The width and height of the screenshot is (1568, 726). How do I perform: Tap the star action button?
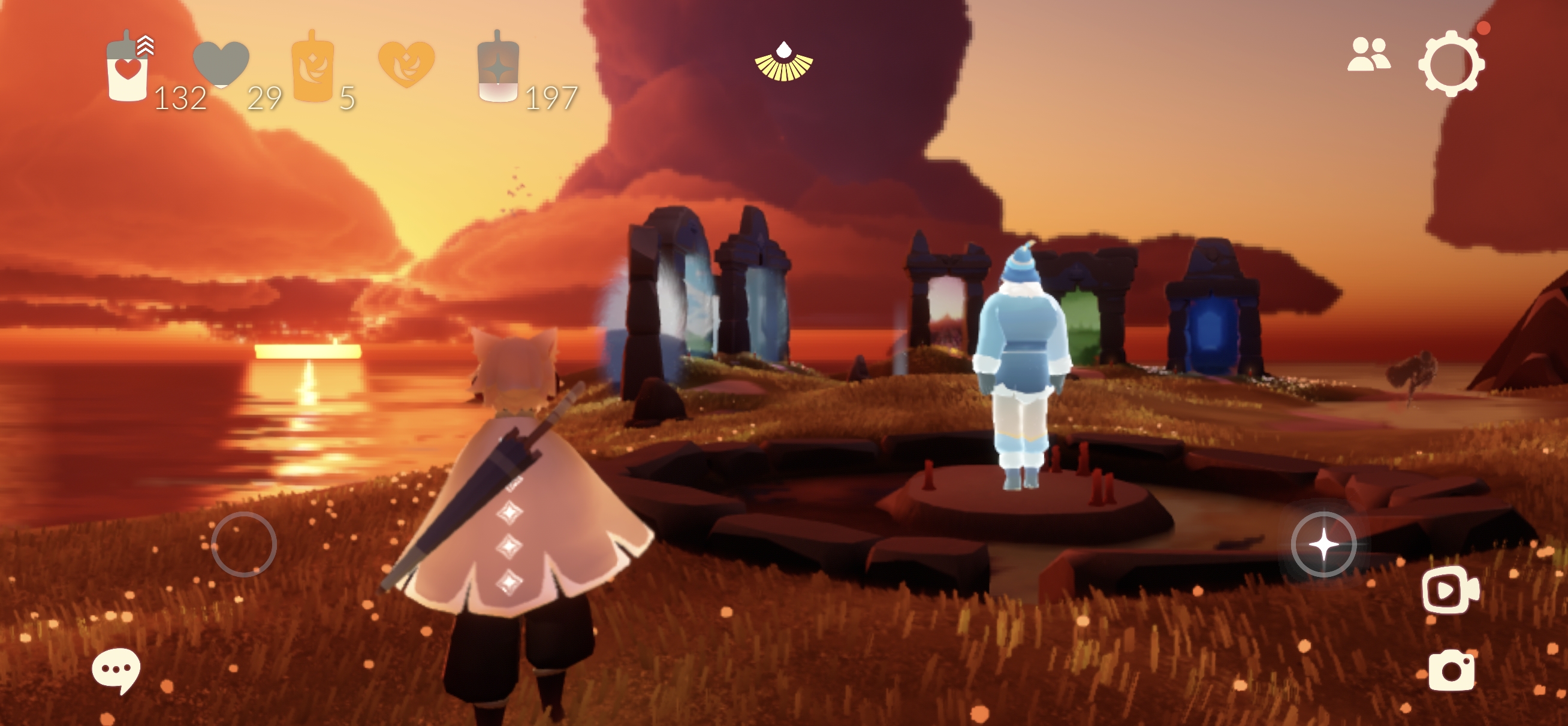1323,544
